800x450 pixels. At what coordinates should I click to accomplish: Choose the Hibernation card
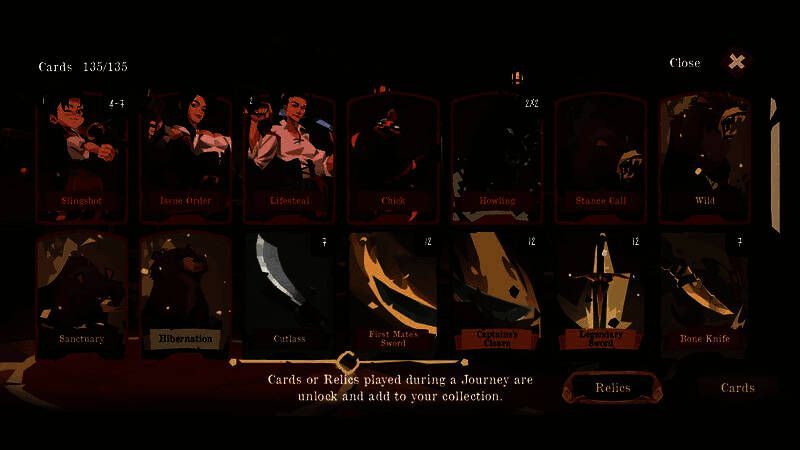coord(186,292)
